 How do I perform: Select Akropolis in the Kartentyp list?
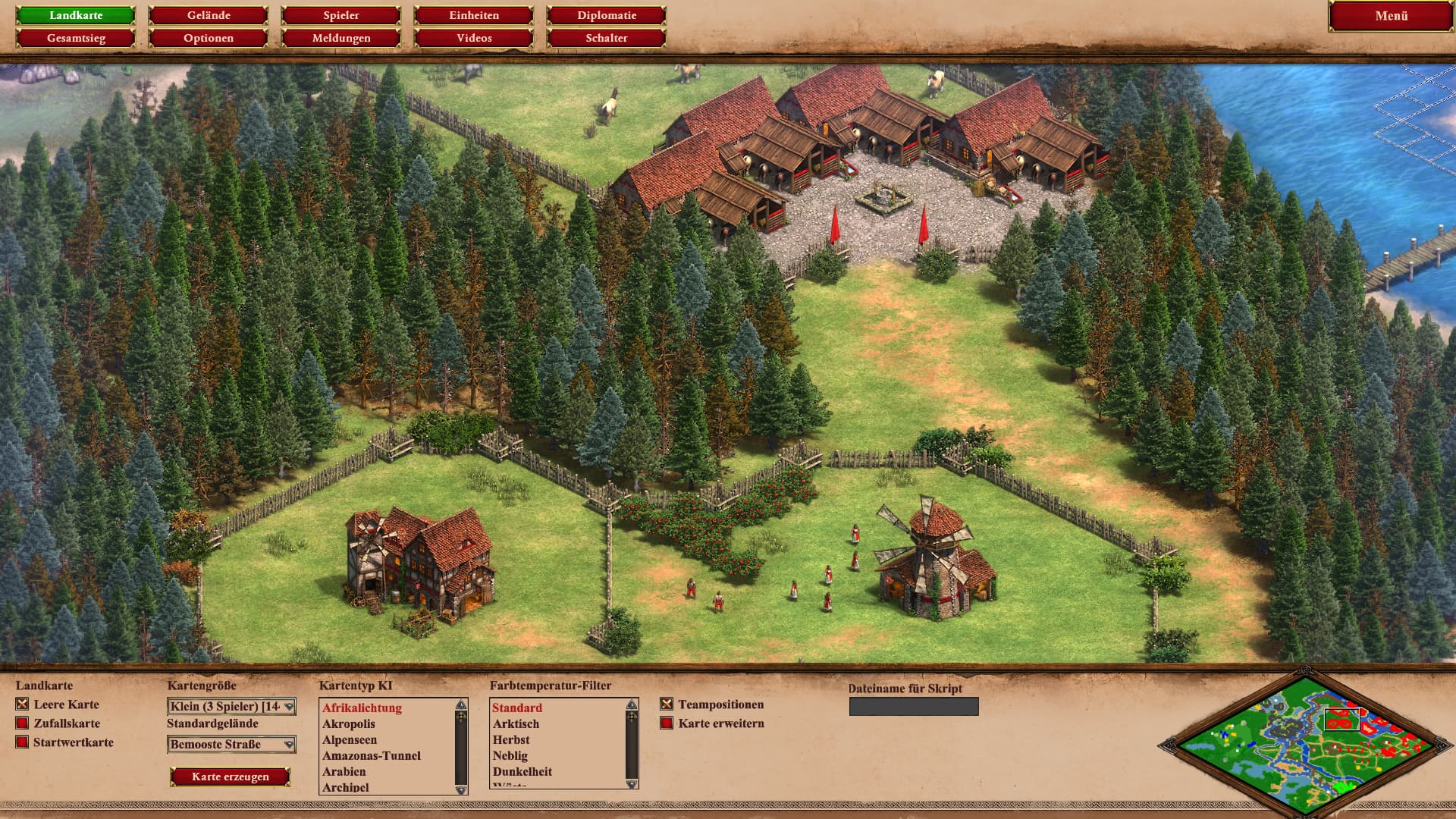(x=349, y=724)
